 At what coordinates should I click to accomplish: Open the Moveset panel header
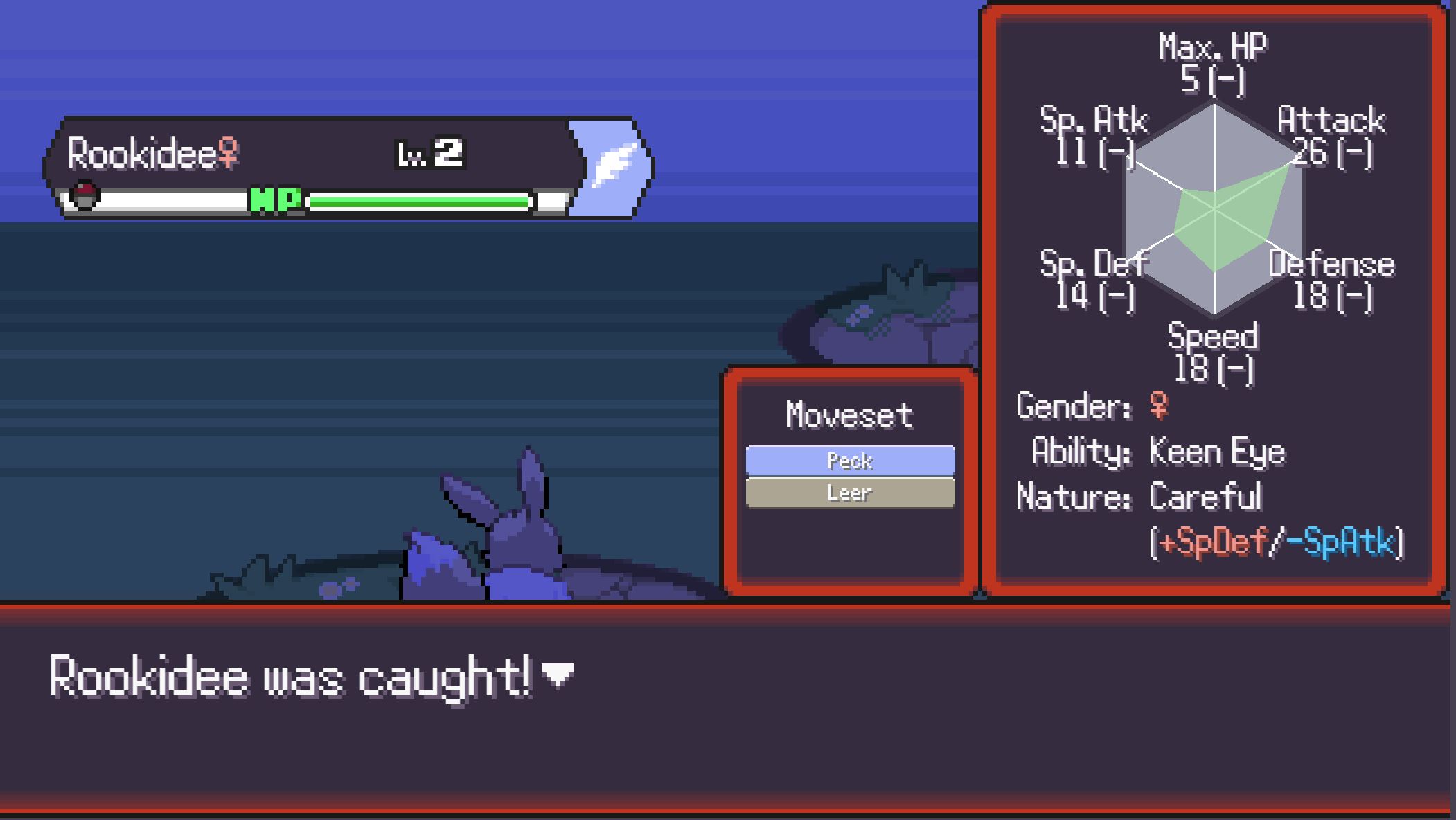(x=850, y=413)
